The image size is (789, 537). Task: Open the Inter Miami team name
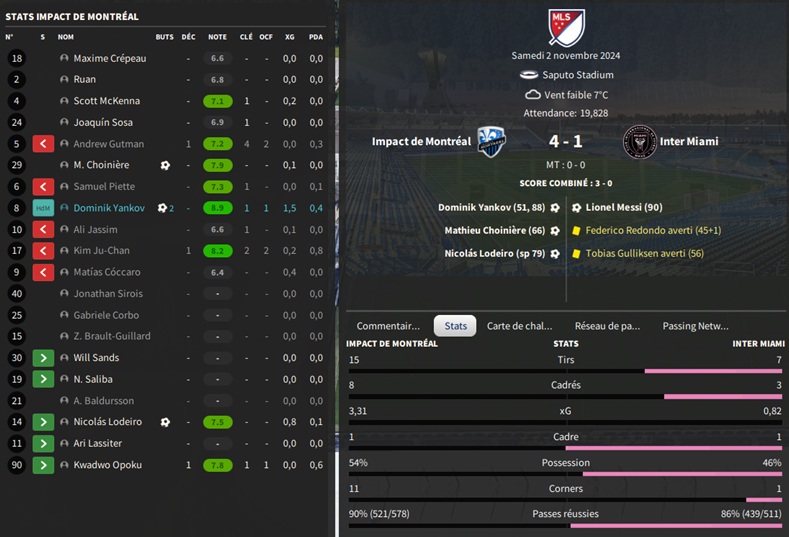pyautogui.click(x=689, y=142)
